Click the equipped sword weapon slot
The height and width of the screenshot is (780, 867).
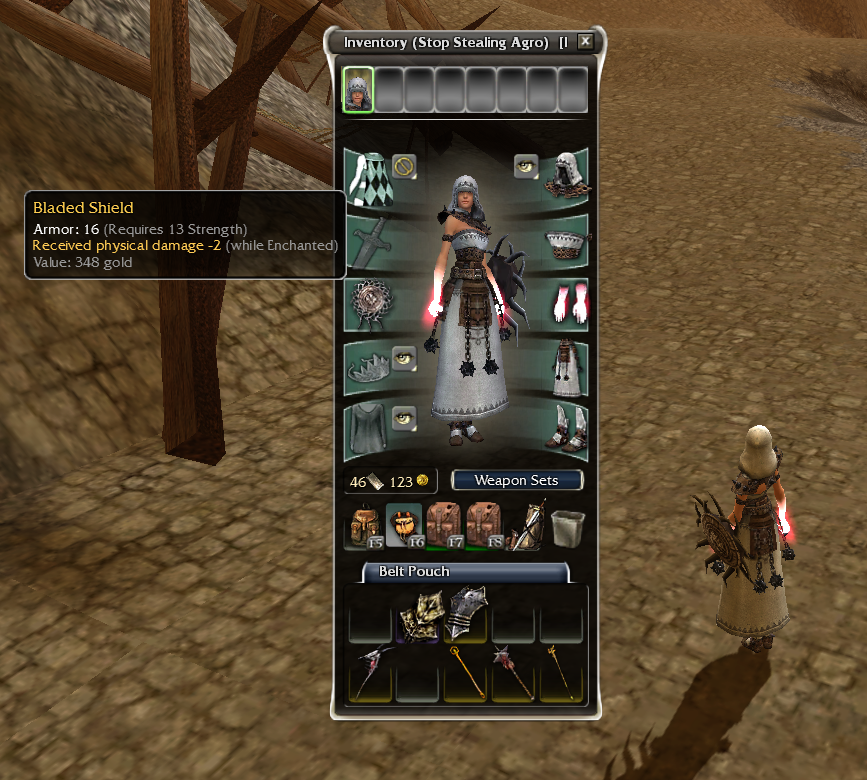coord(367,243)
